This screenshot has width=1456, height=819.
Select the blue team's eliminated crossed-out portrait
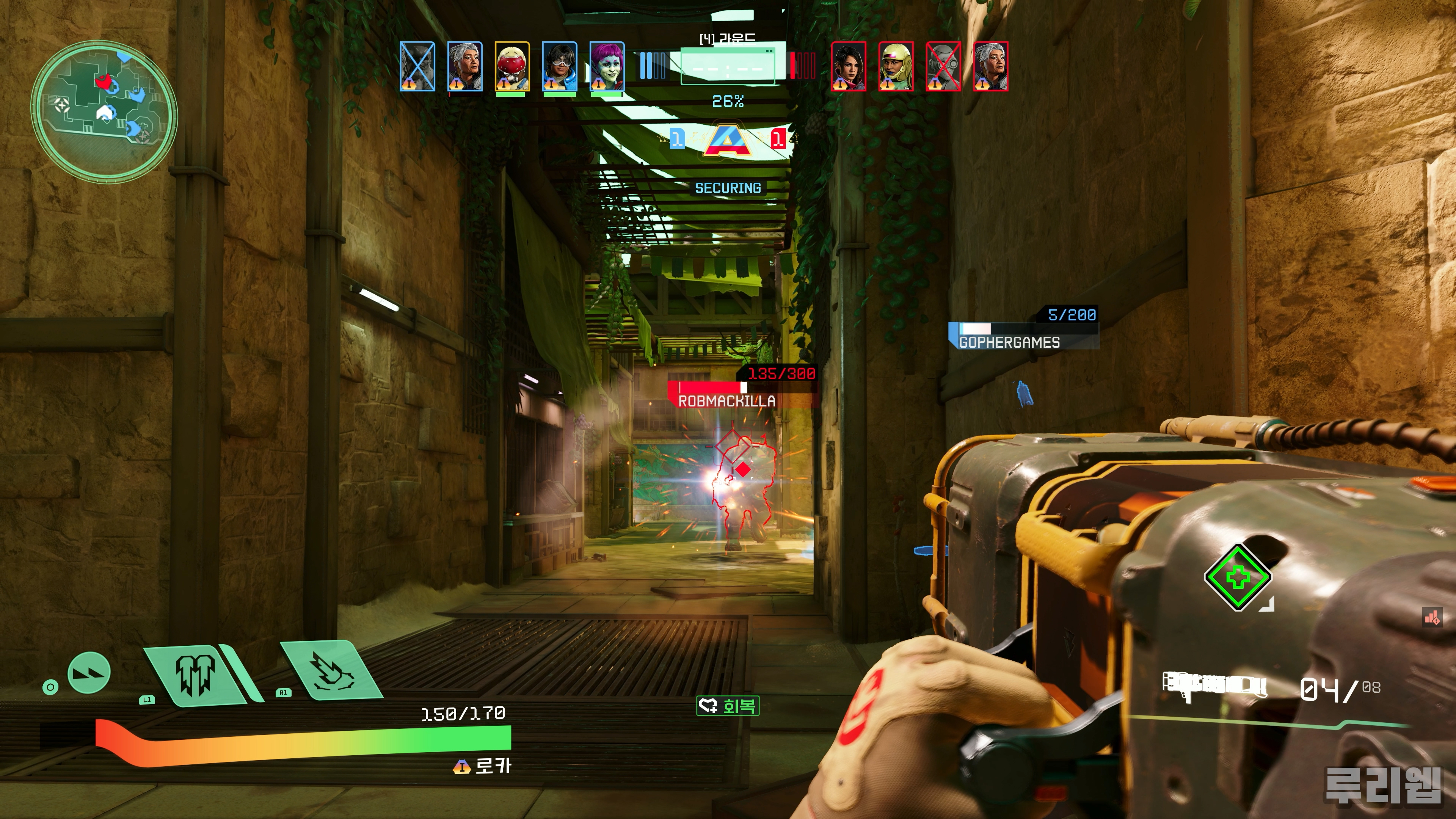(x=418, y=66)
